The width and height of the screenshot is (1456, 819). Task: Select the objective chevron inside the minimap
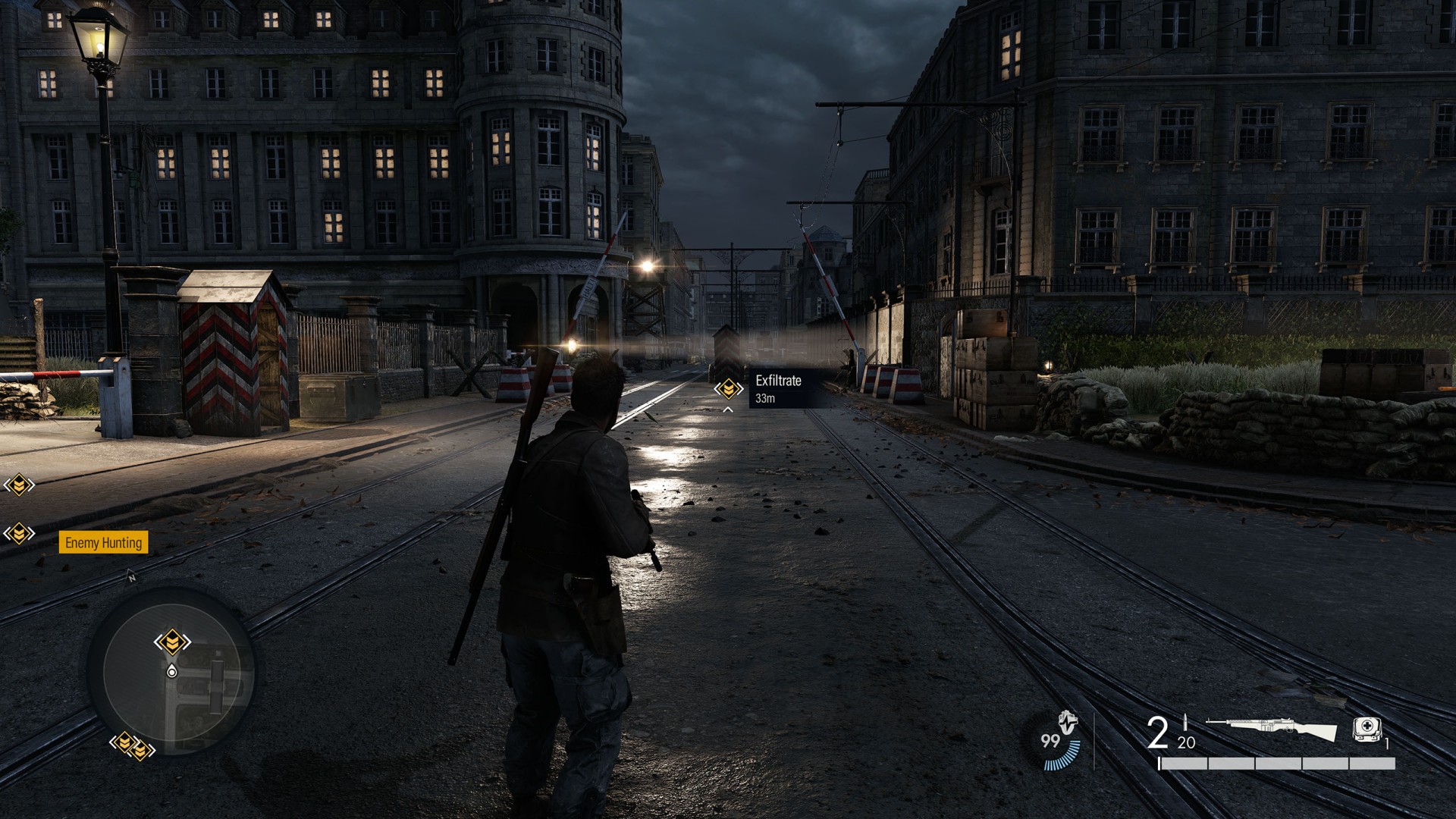[172, 642]
